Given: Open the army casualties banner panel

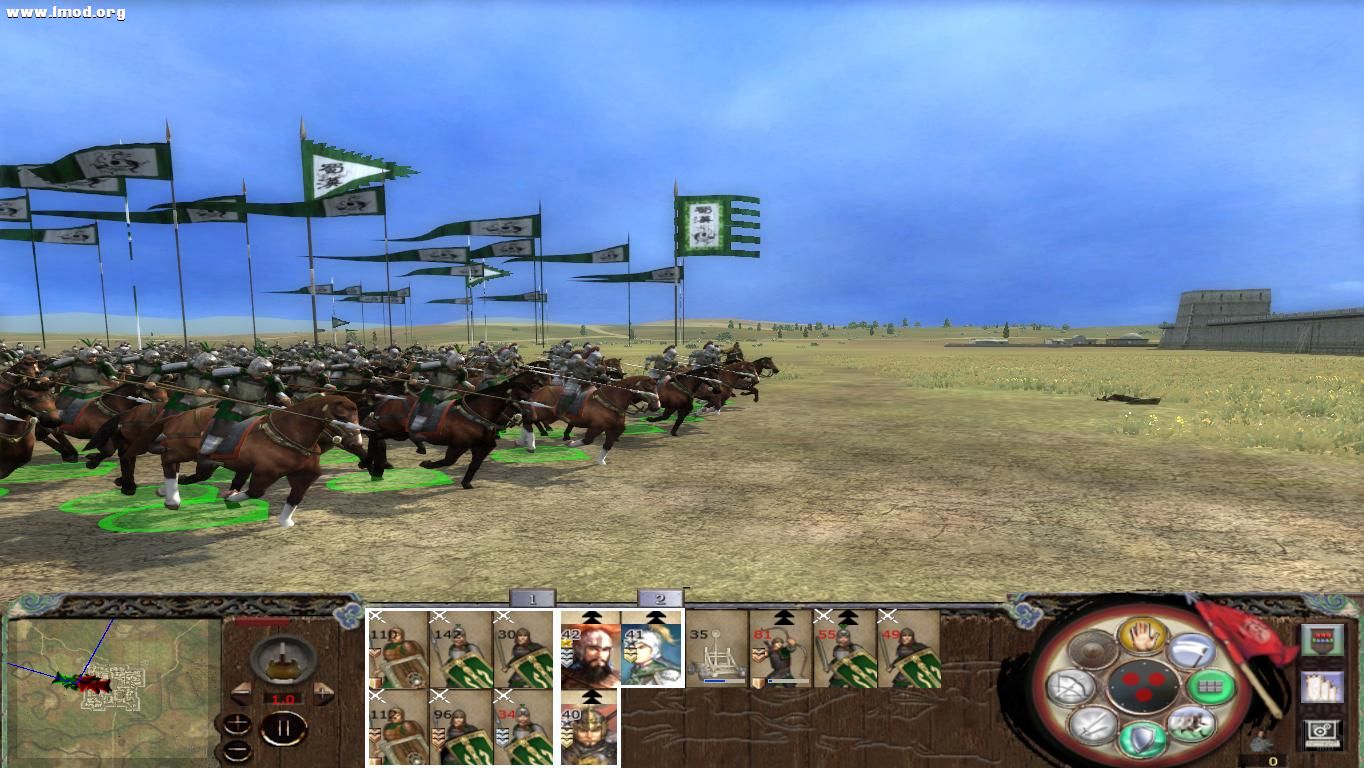Looking at the screenshot, I should (1323, 639).
